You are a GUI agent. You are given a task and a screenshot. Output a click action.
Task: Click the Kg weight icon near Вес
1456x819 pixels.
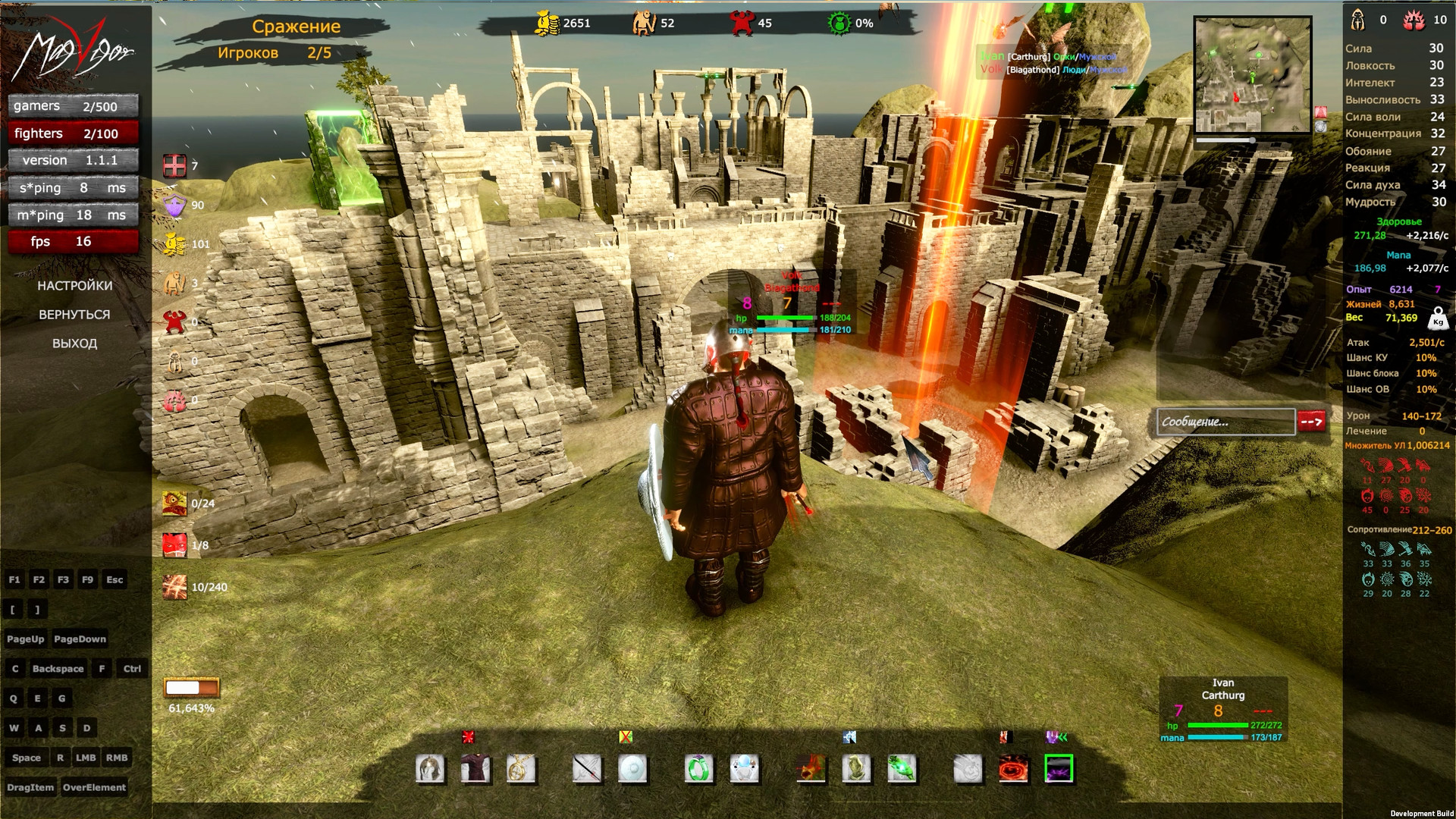click(x=1439, y=318)
